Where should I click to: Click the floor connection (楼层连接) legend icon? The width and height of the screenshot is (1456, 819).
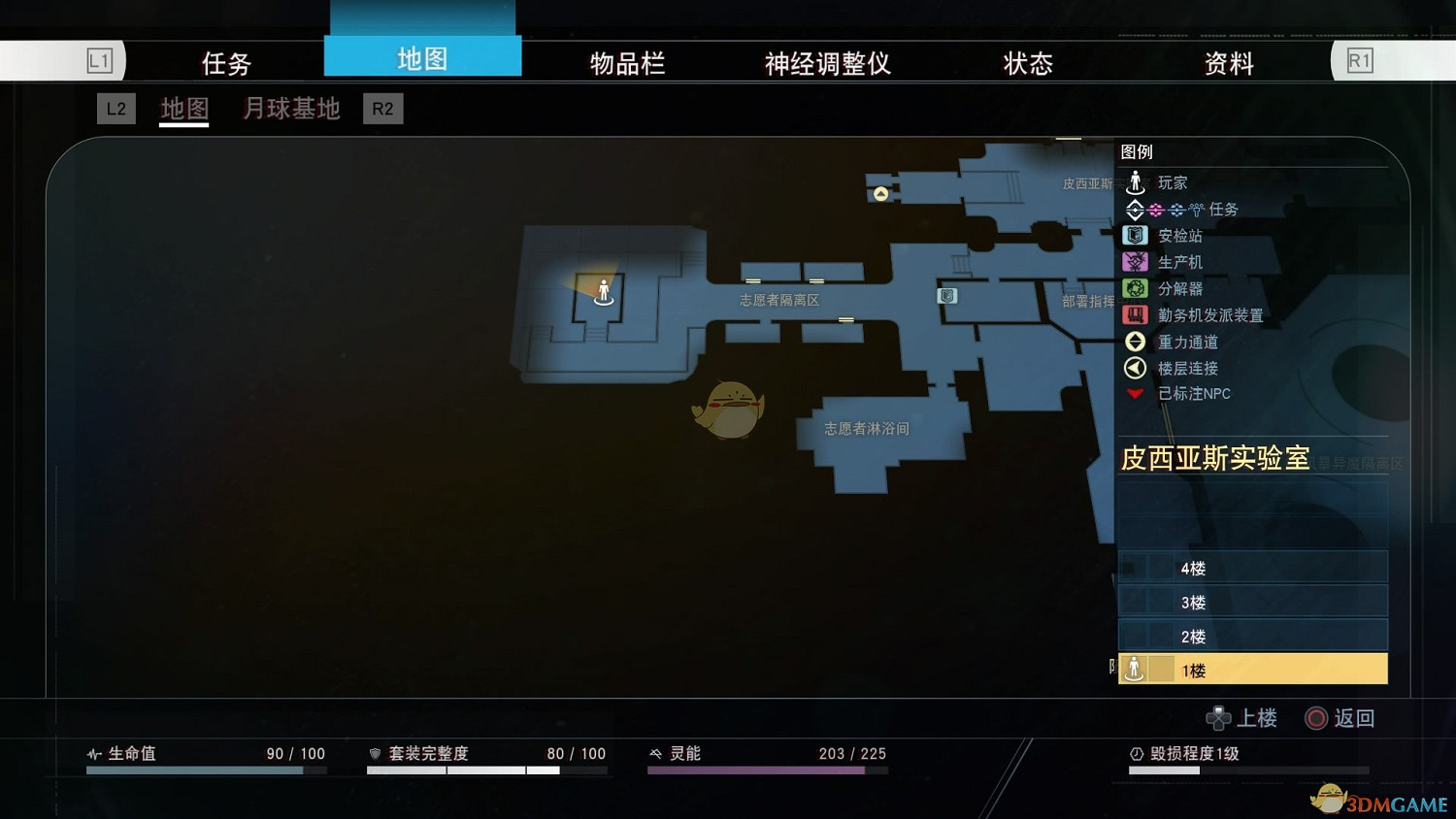(x=1135, y=368)
